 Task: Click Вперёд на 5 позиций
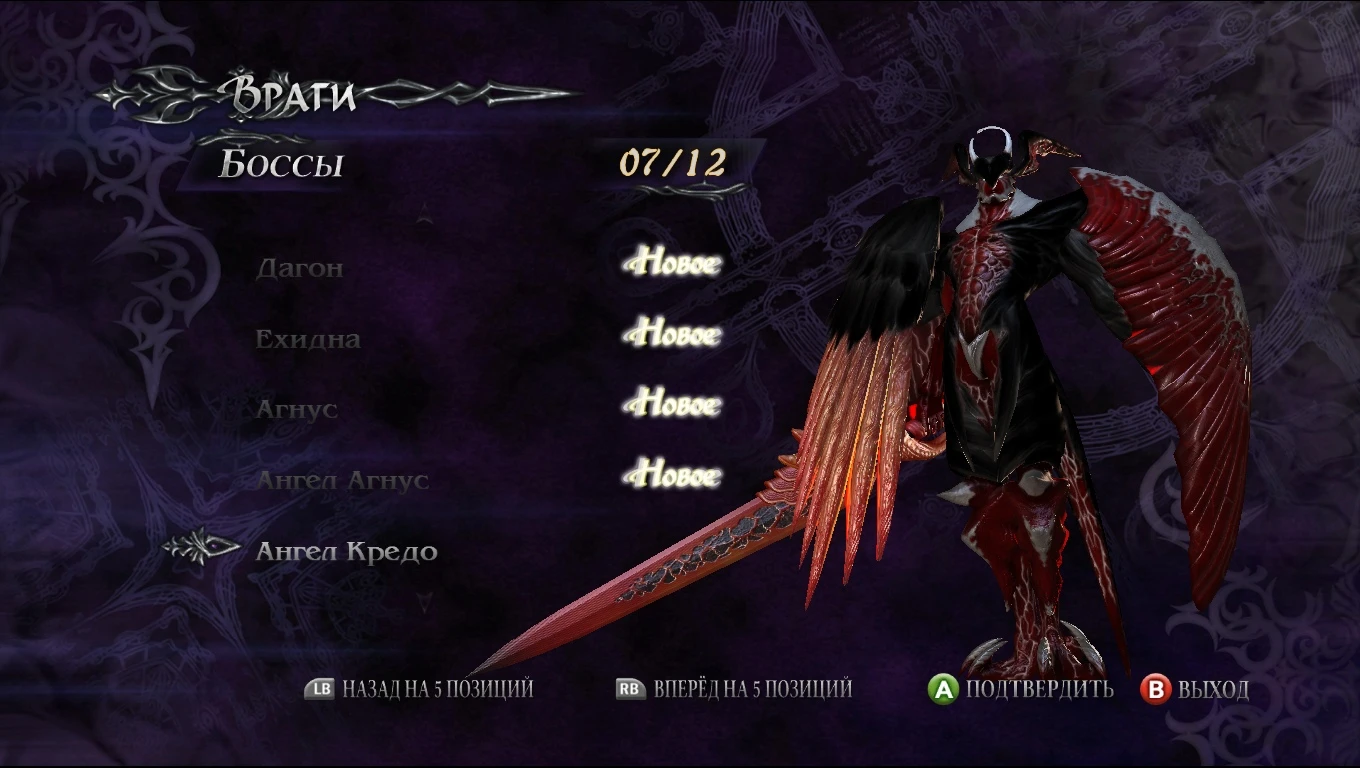coord(757,689)
